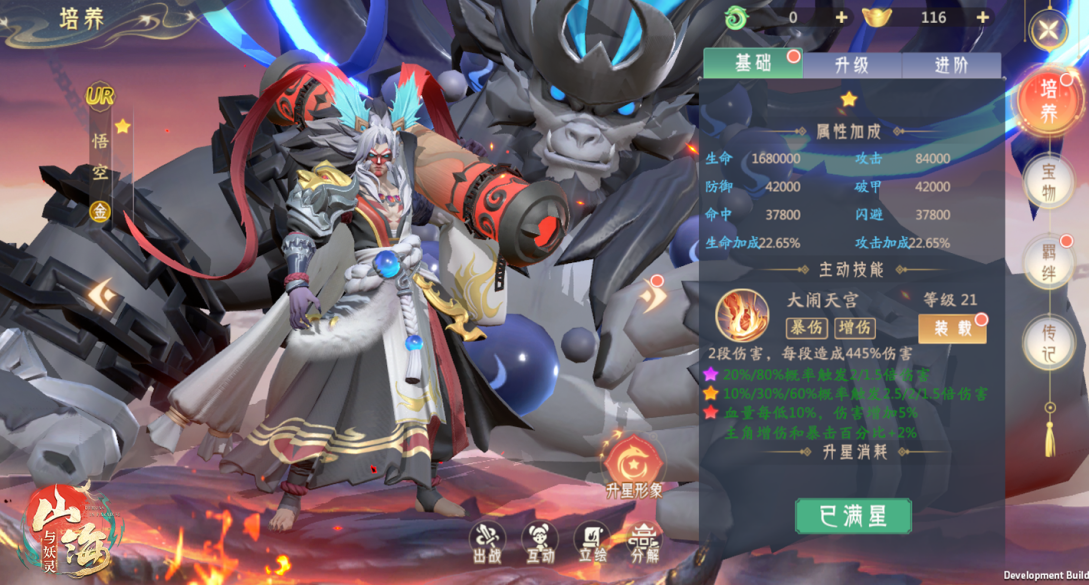This screenshot has height=585, width=1089.
Task: Click the 已满星 max star button
Action: [x=853, y=516]
